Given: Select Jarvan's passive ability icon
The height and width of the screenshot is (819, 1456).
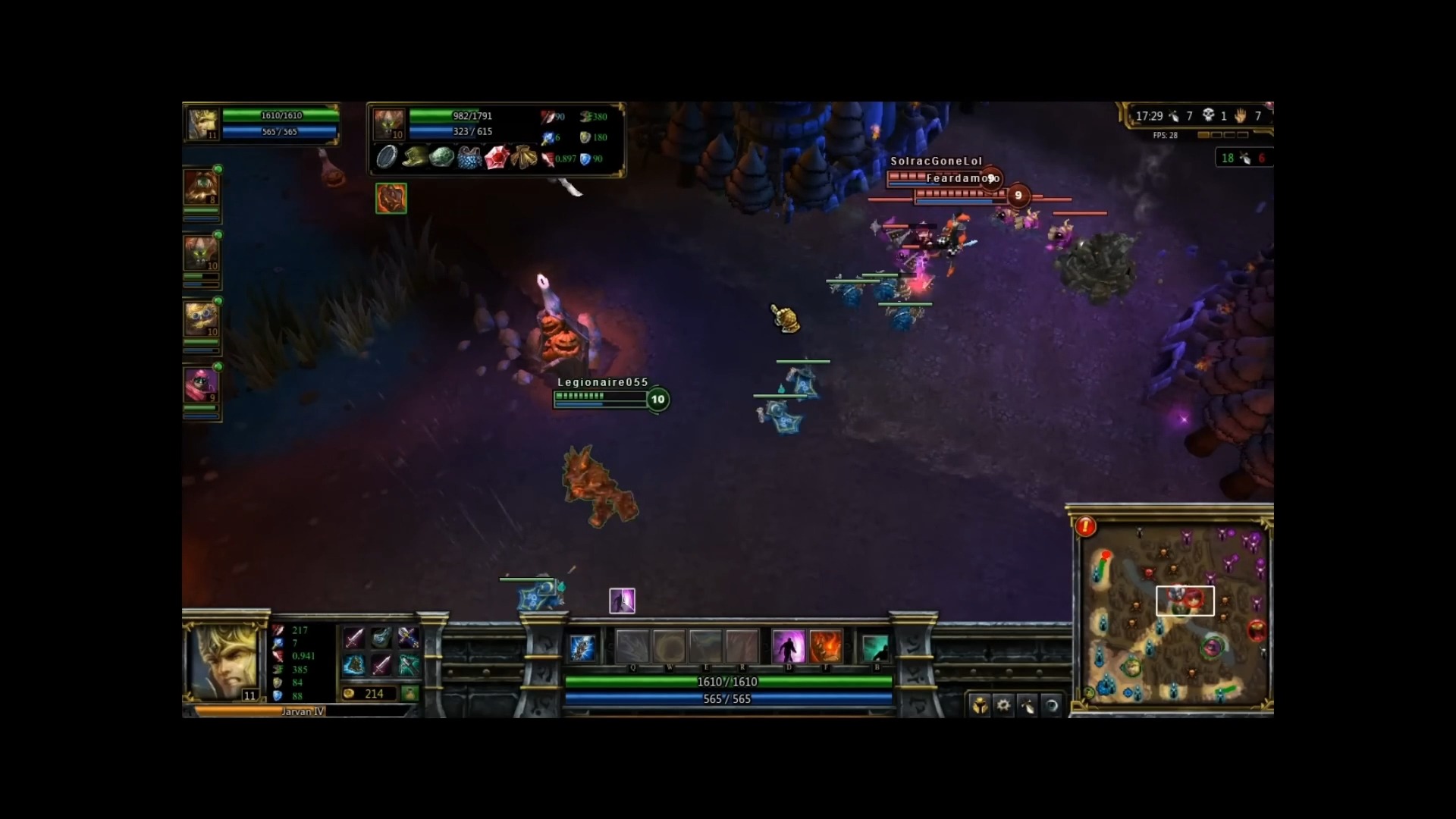Looking at the screenshot, I should [x=582, y=648].
